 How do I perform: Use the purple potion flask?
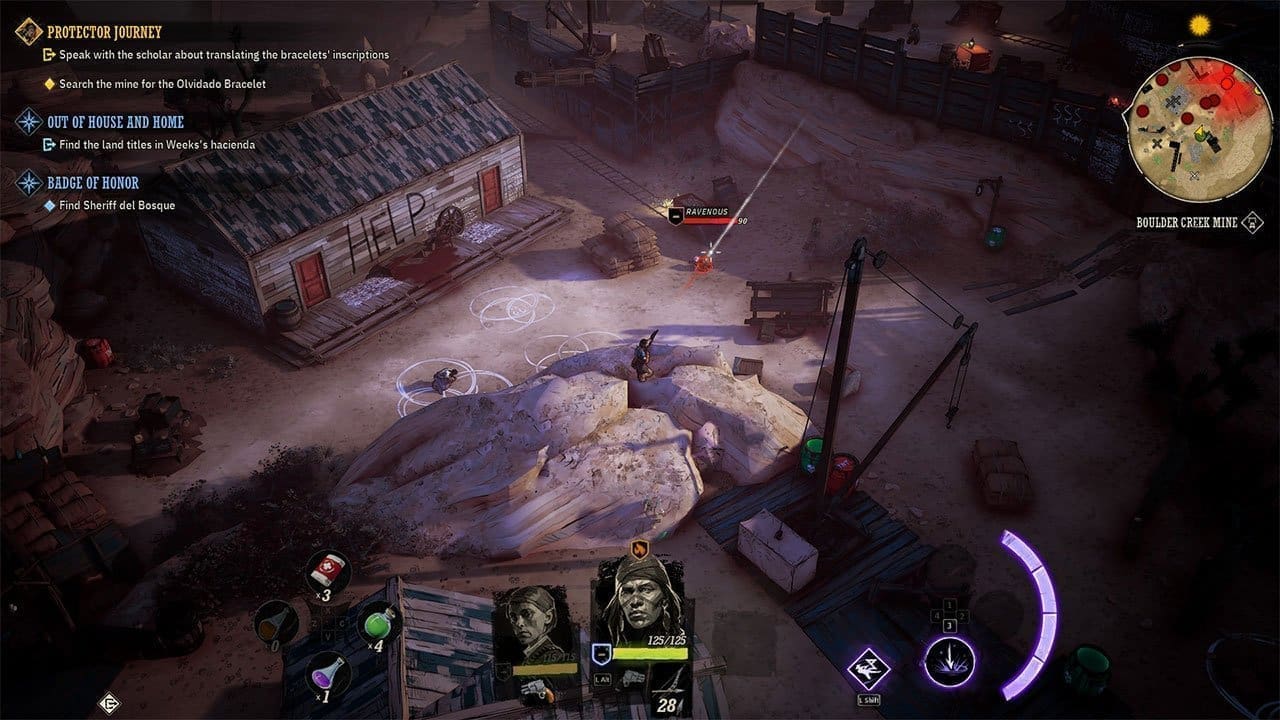[x=328, y=670]
